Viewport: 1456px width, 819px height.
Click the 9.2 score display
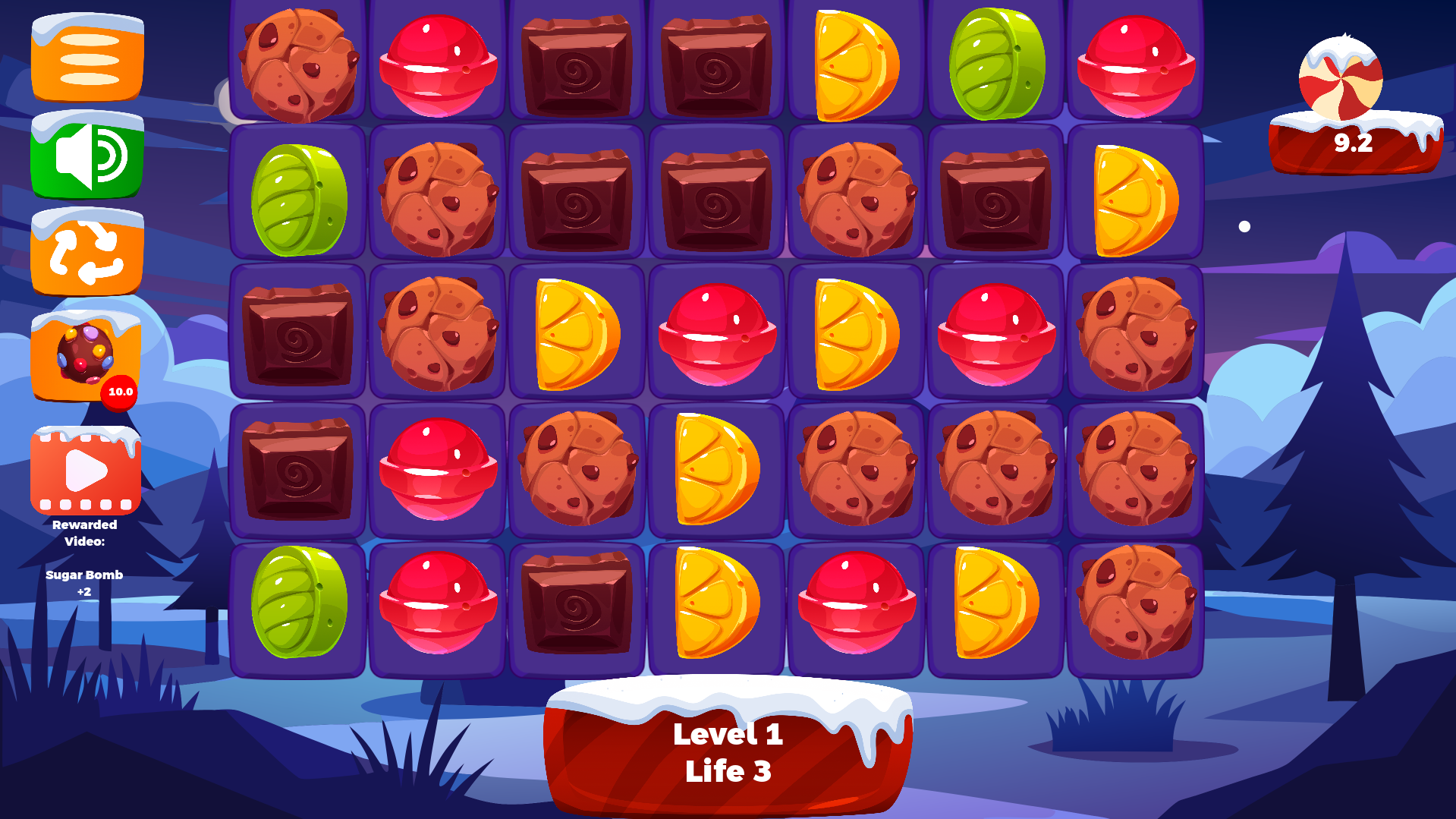tap(1352, 142)
